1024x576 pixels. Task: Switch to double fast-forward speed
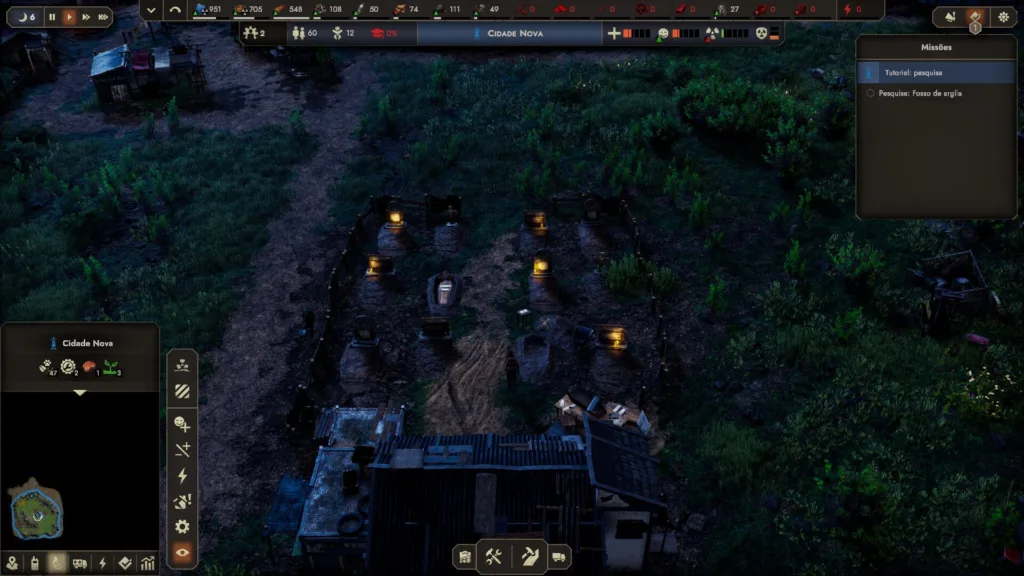click(86, 17)
